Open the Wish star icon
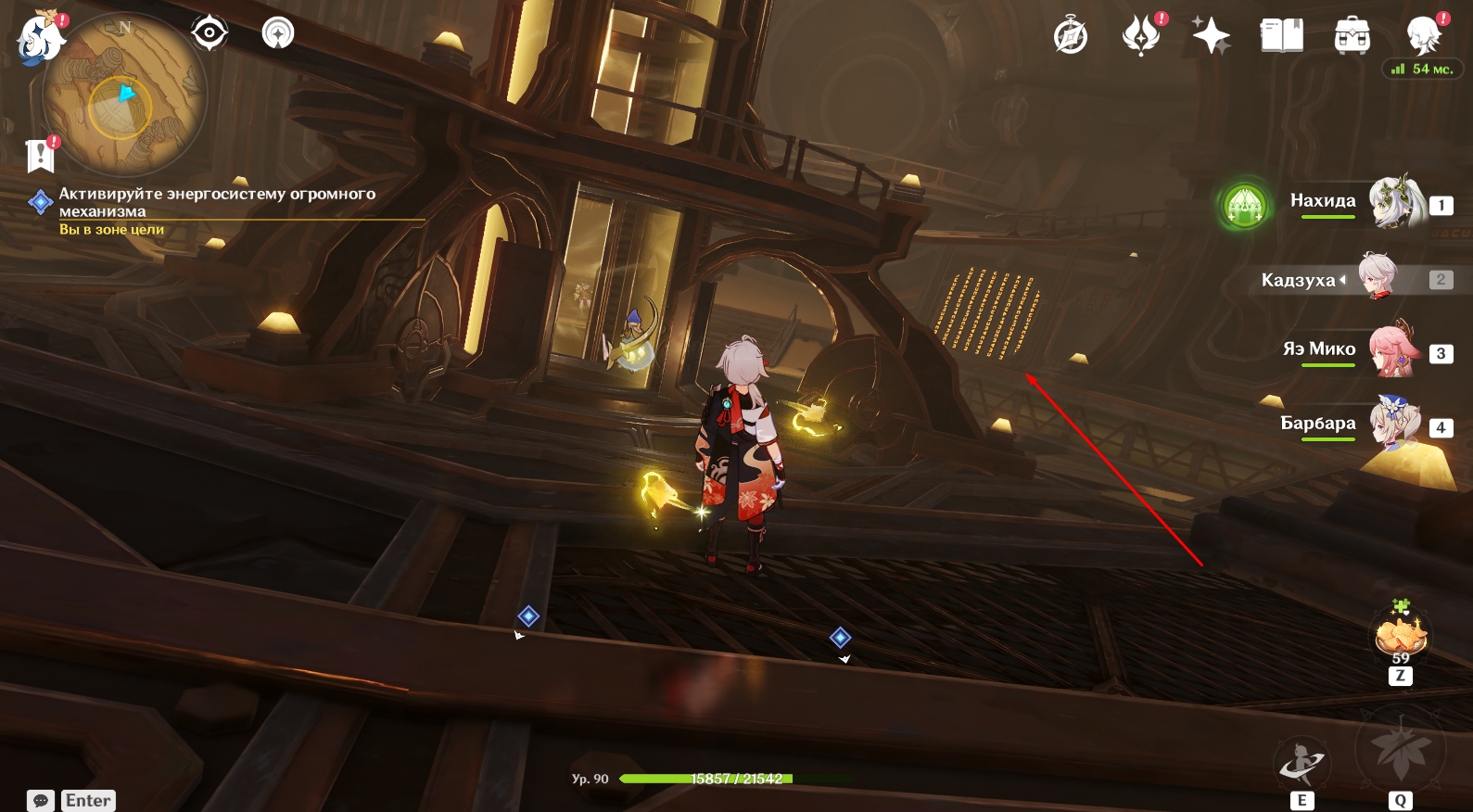The height and width of the screenshot is (812, 1473). click(1211, 37)
